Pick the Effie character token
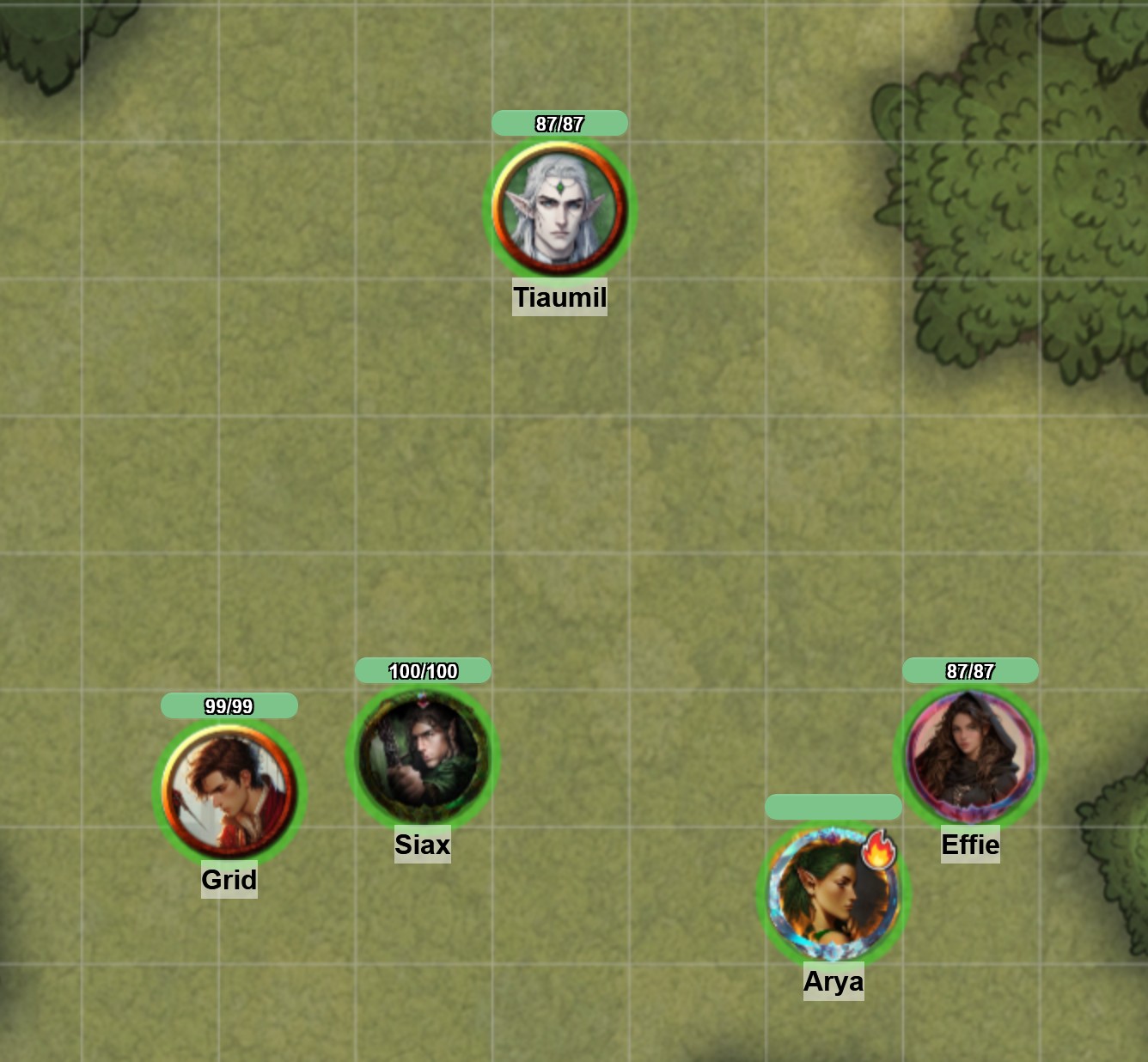Screen dimensions: 1148x1062 tap(970, 756)
